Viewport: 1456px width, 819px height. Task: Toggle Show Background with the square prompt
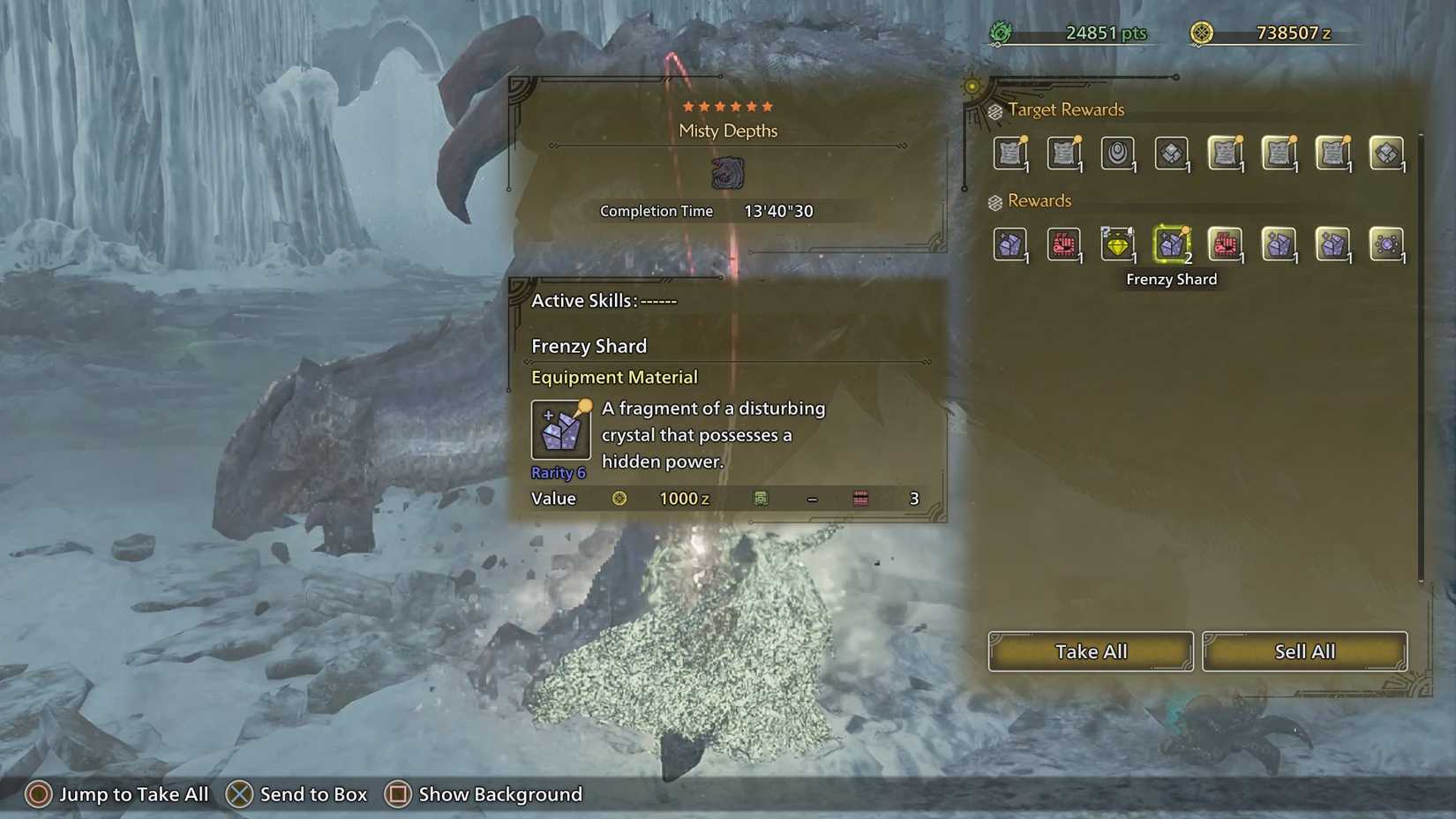point(399,794)
